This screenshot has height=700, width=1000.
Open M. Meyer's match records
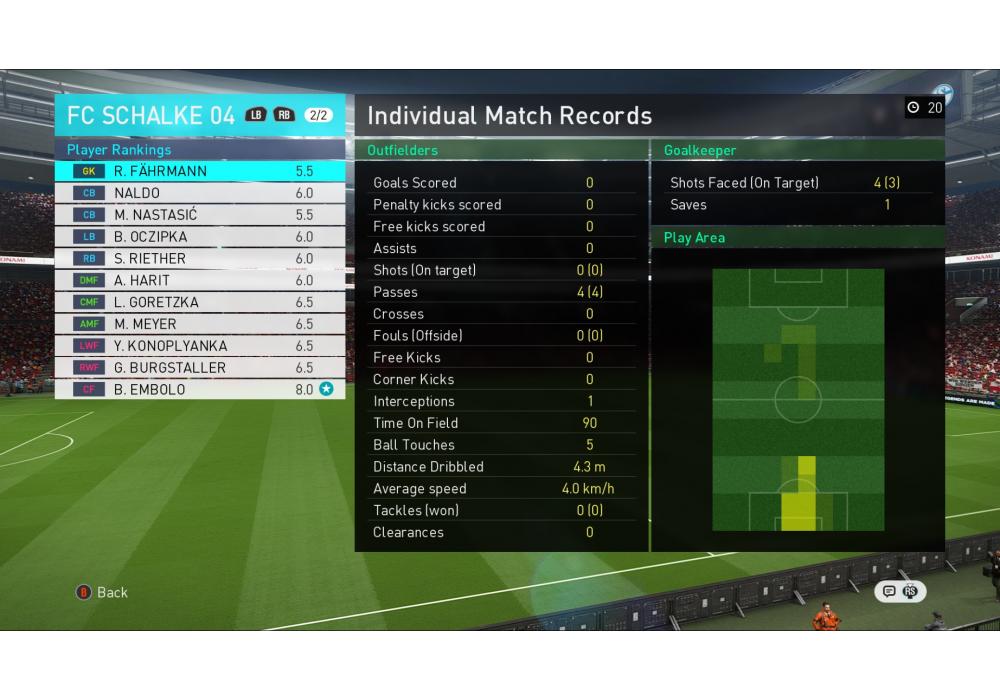tap(200, 324)
